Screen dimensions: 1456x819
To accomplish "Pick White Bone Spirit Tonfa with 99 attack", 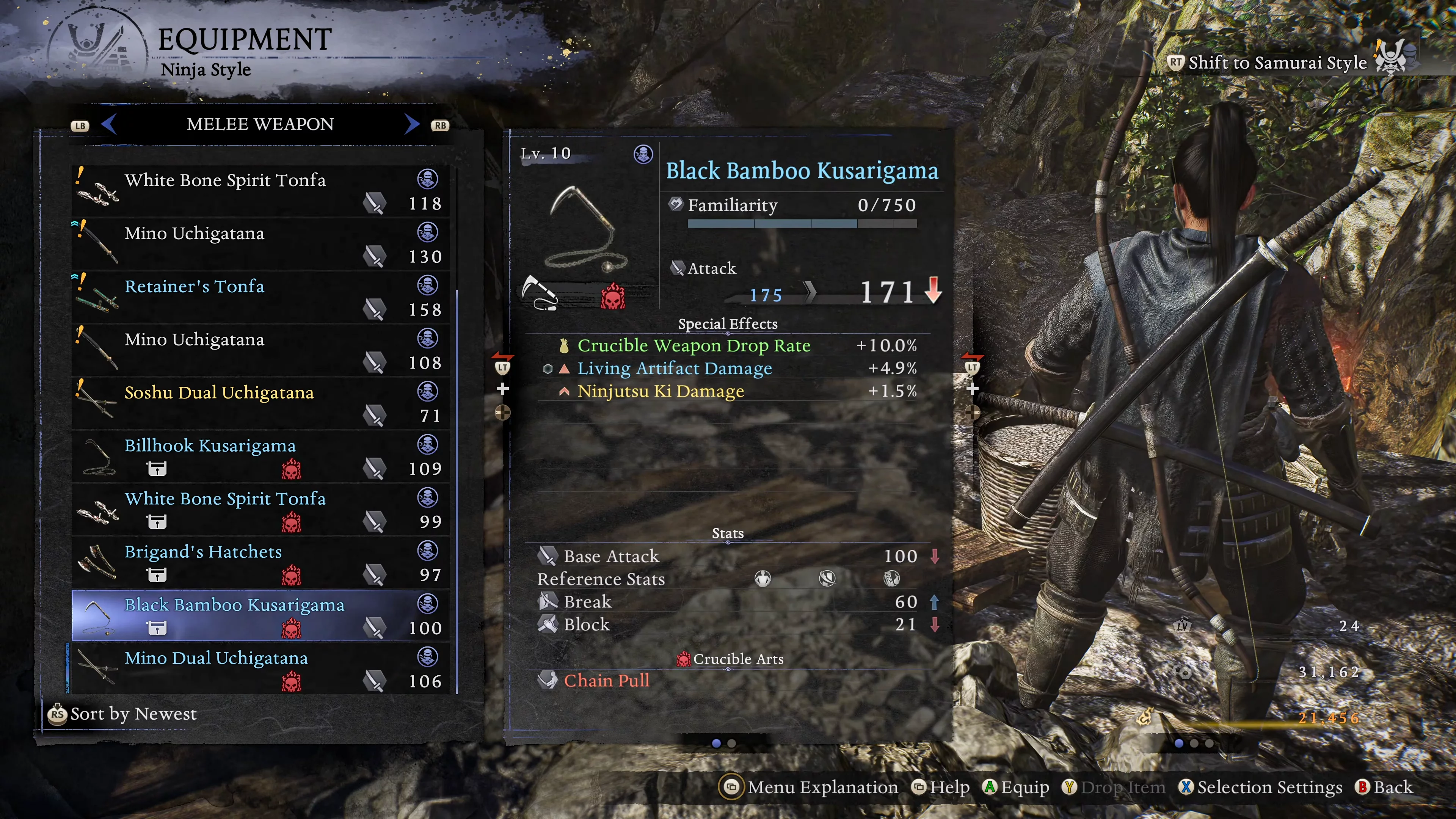I will tap(260, 509).
